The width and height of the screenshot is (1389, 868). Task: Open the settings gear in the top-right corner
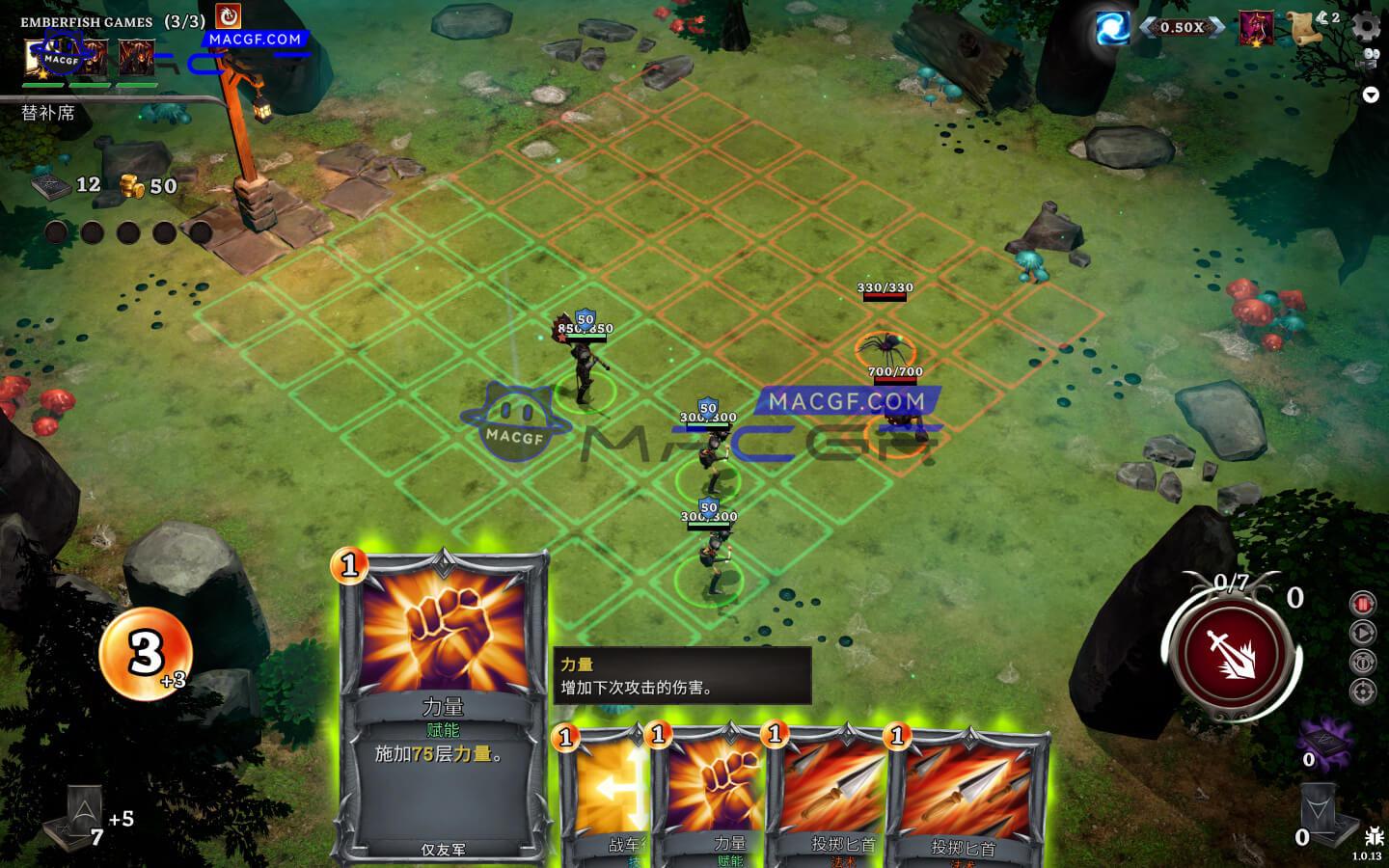click(1365, 26)
